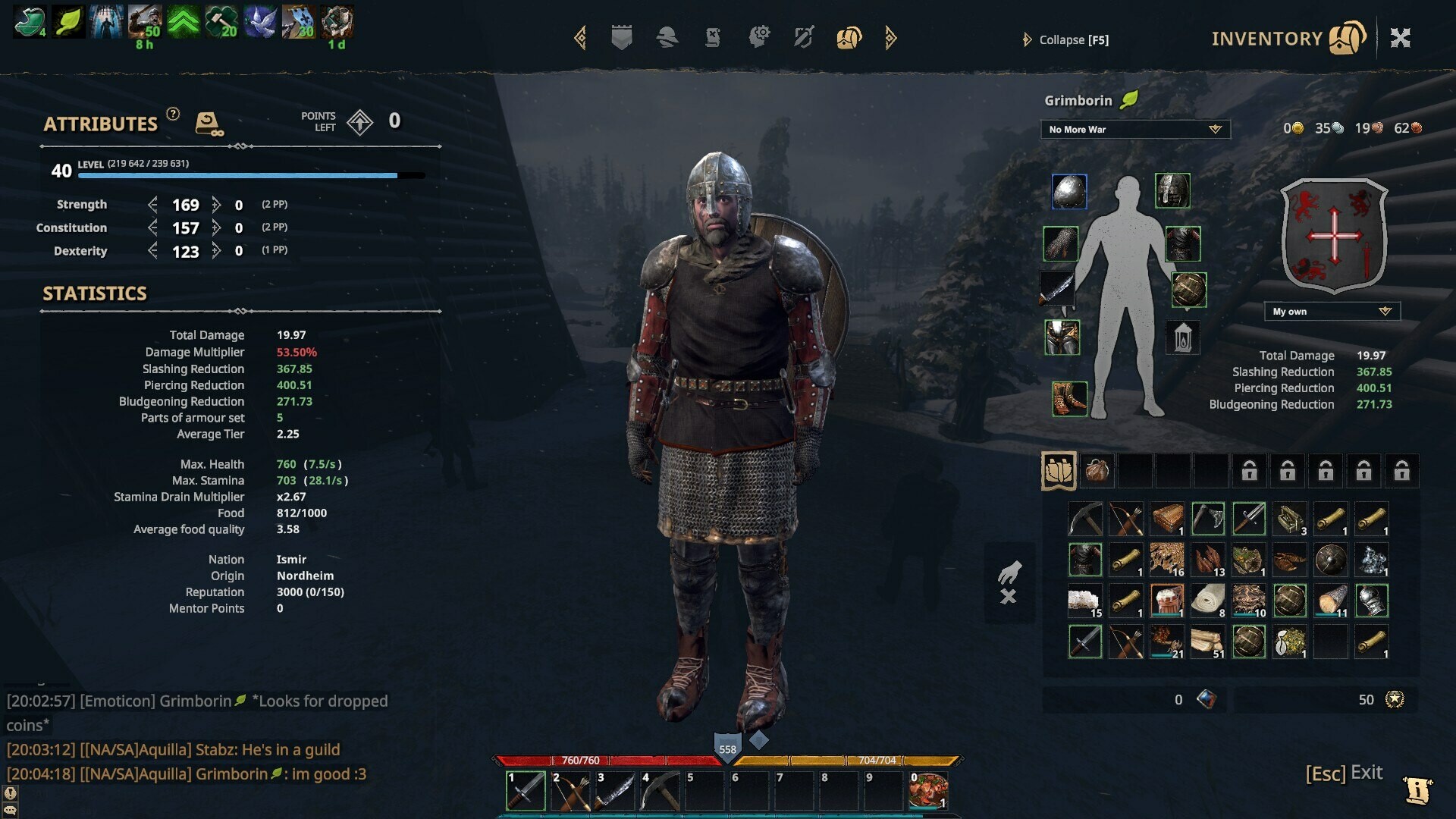This screenshot has width=1456, height=819.
Task: Click the right arrow to cycle menu panels
Action: (890, 37)
